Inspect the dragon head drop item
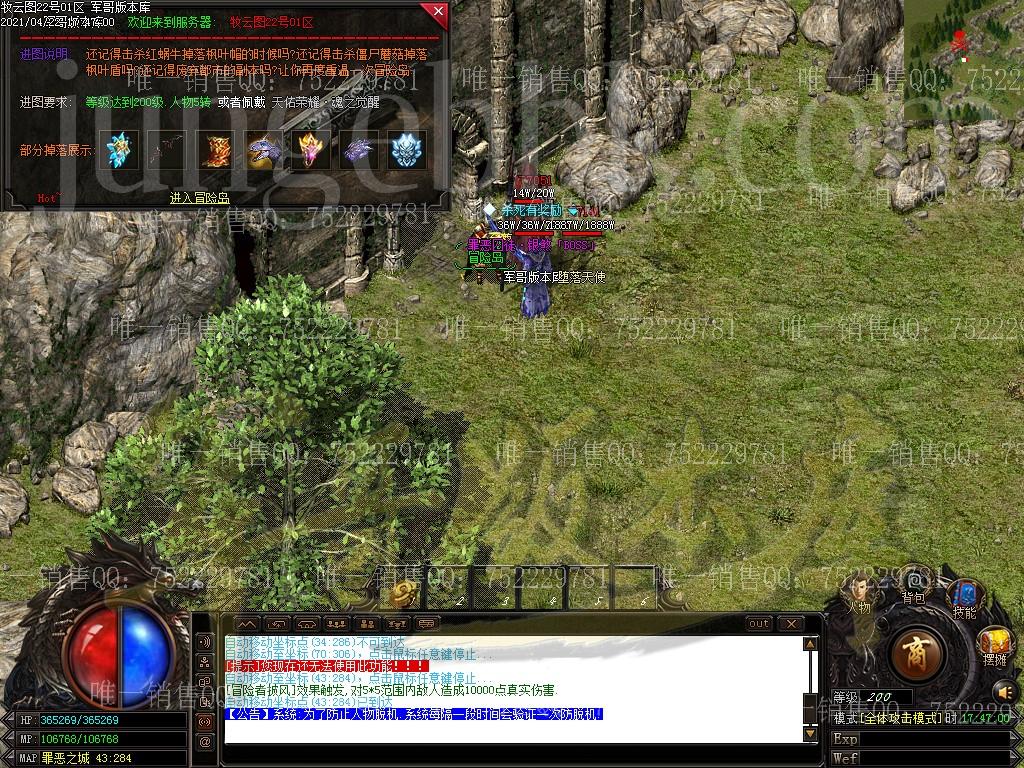This screenshot has width=1024, height=768. (x=264, y=149)
